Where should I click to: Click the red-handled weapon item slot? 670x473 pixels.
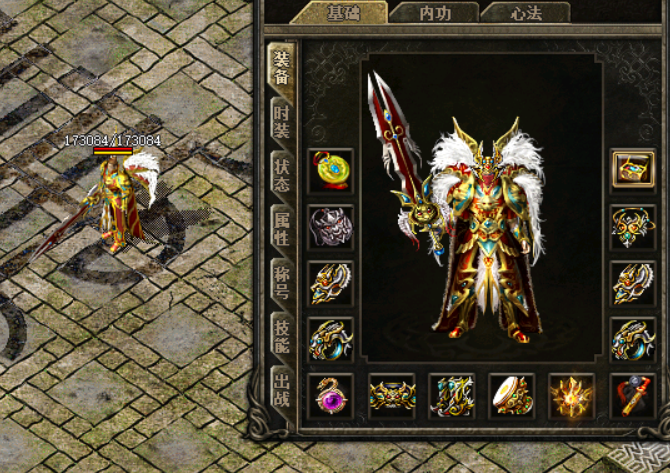(x=633, y=395)
